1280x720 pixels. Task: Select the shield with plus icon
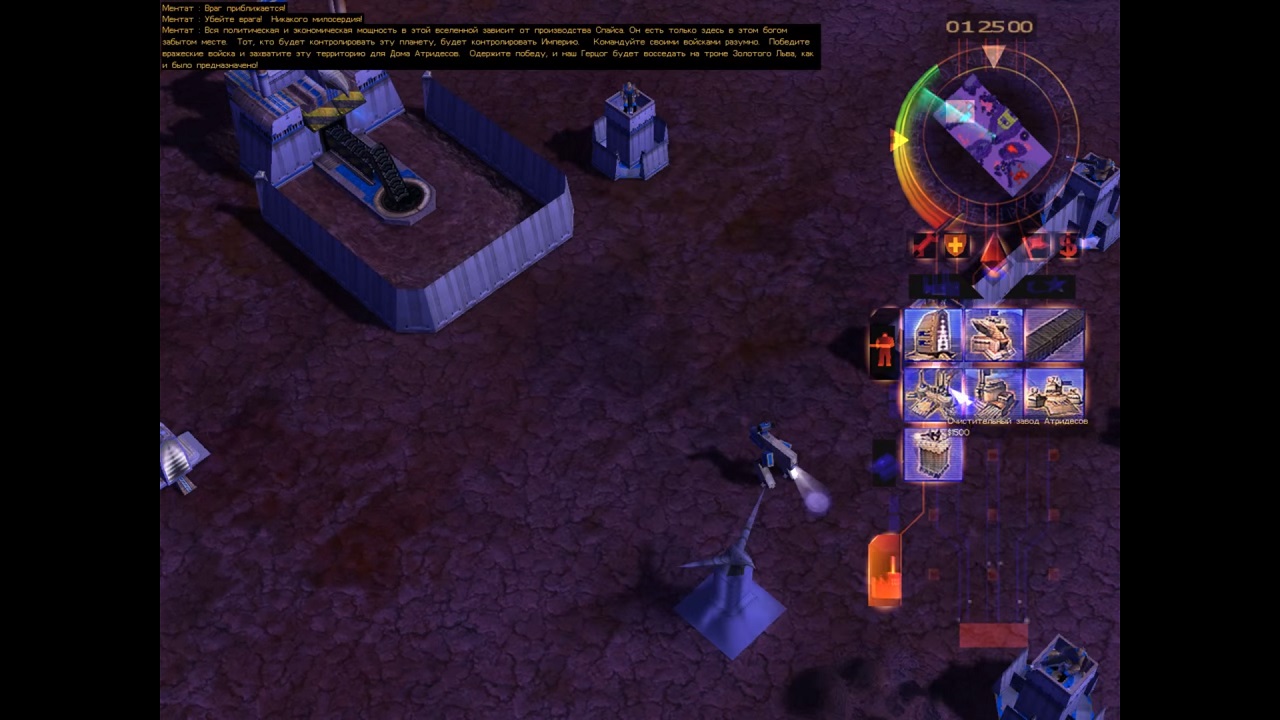click(x=956, y=245)
